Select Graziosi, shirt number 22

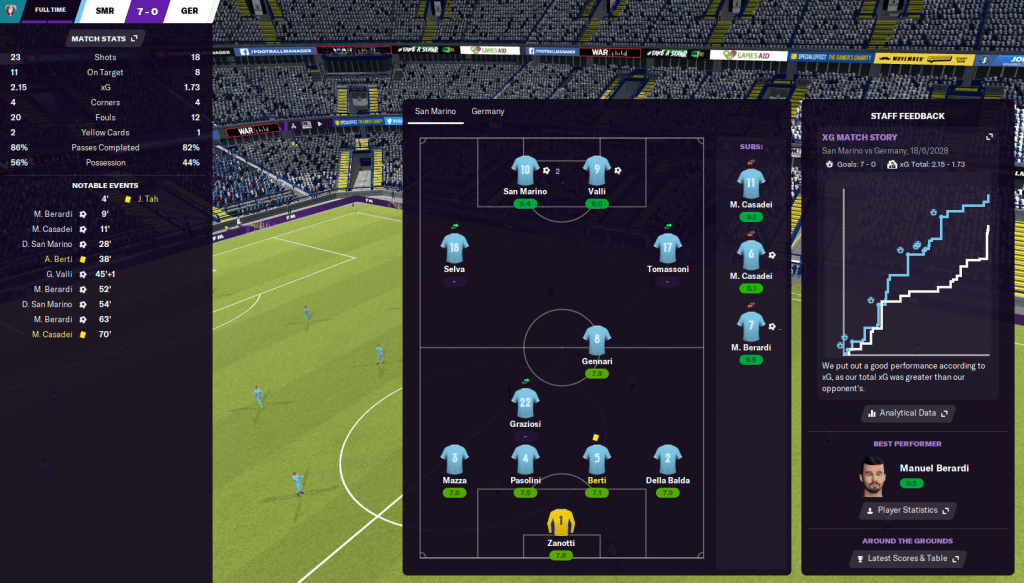click(526, 403)
